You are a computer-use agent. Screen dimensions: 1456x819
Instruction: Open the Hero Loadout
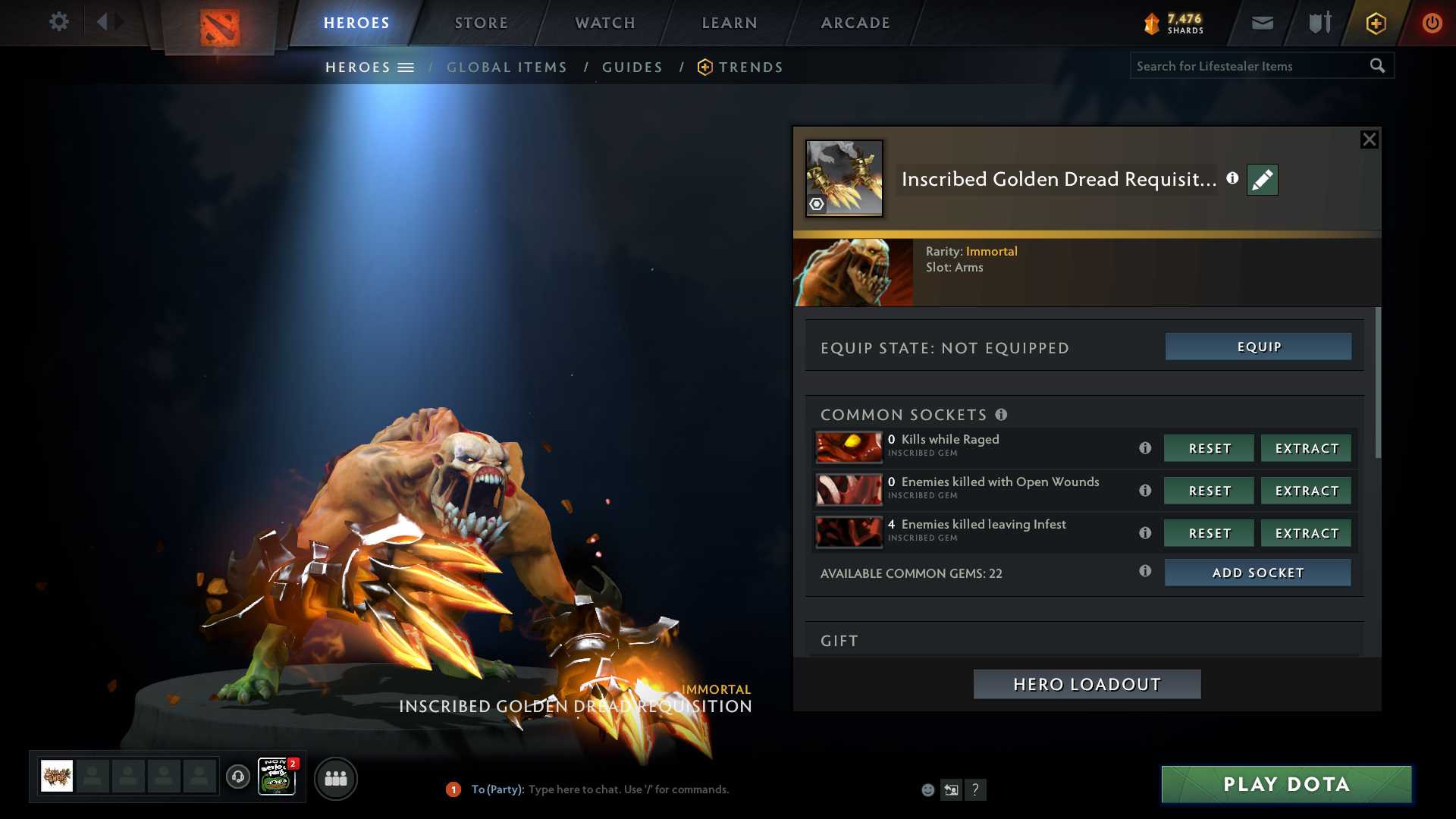tap(1087, 684)
